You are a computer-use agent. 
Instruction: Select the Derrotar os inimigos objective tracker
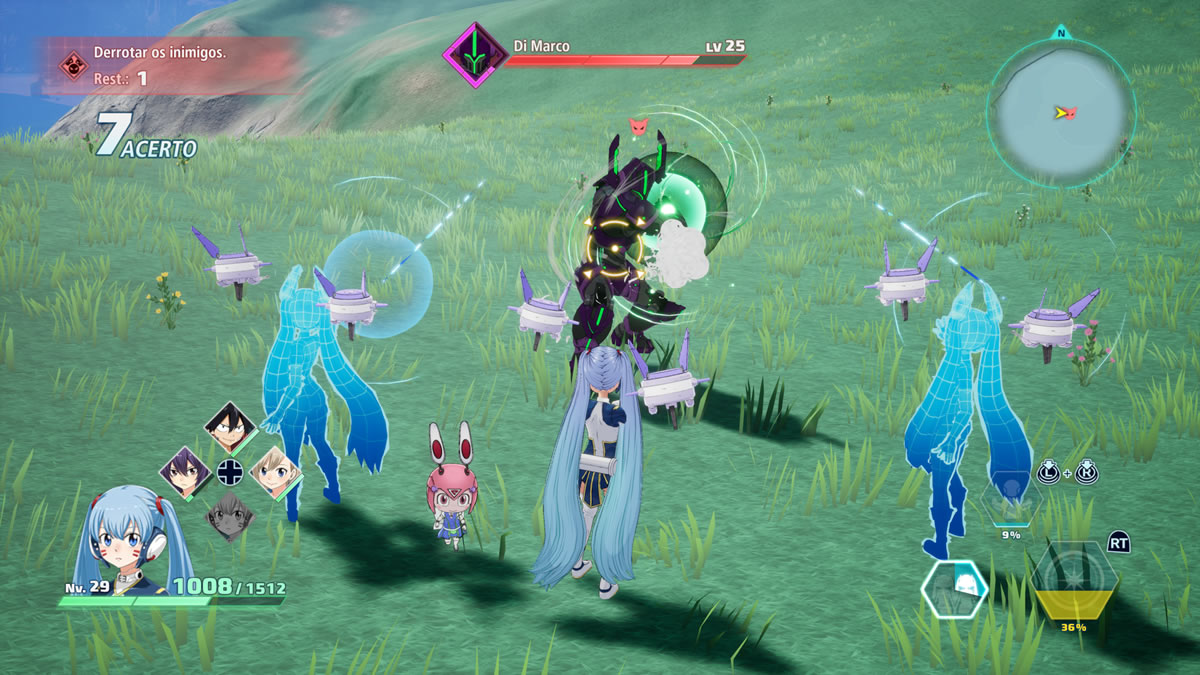pyautogui.click(x=170, y=66)
